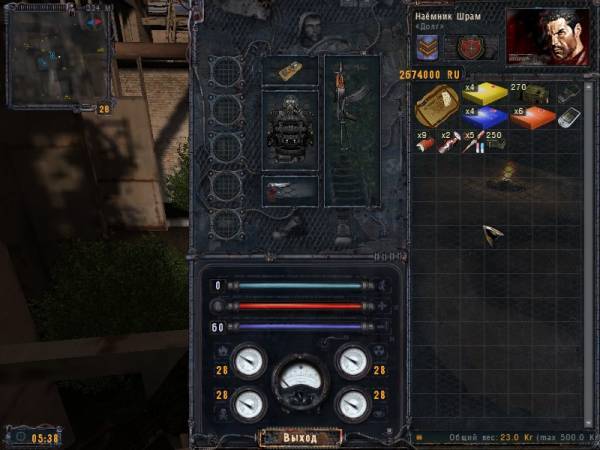Pick the map case item in inventory
The width and height of the screenshot is (600, 450).
(436, 106)
